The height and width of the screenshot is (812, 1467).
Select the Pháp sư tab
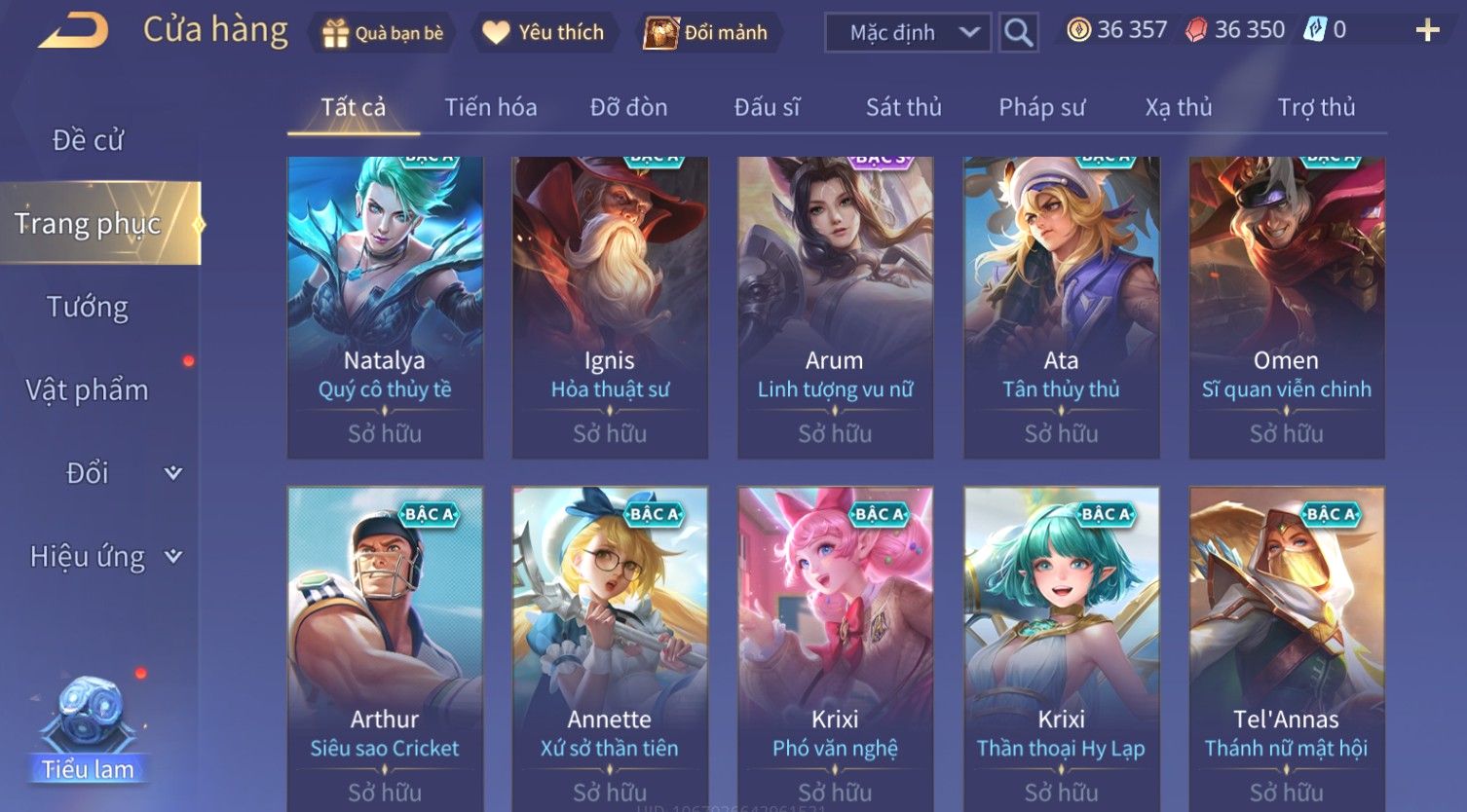tap(1041, 107)
